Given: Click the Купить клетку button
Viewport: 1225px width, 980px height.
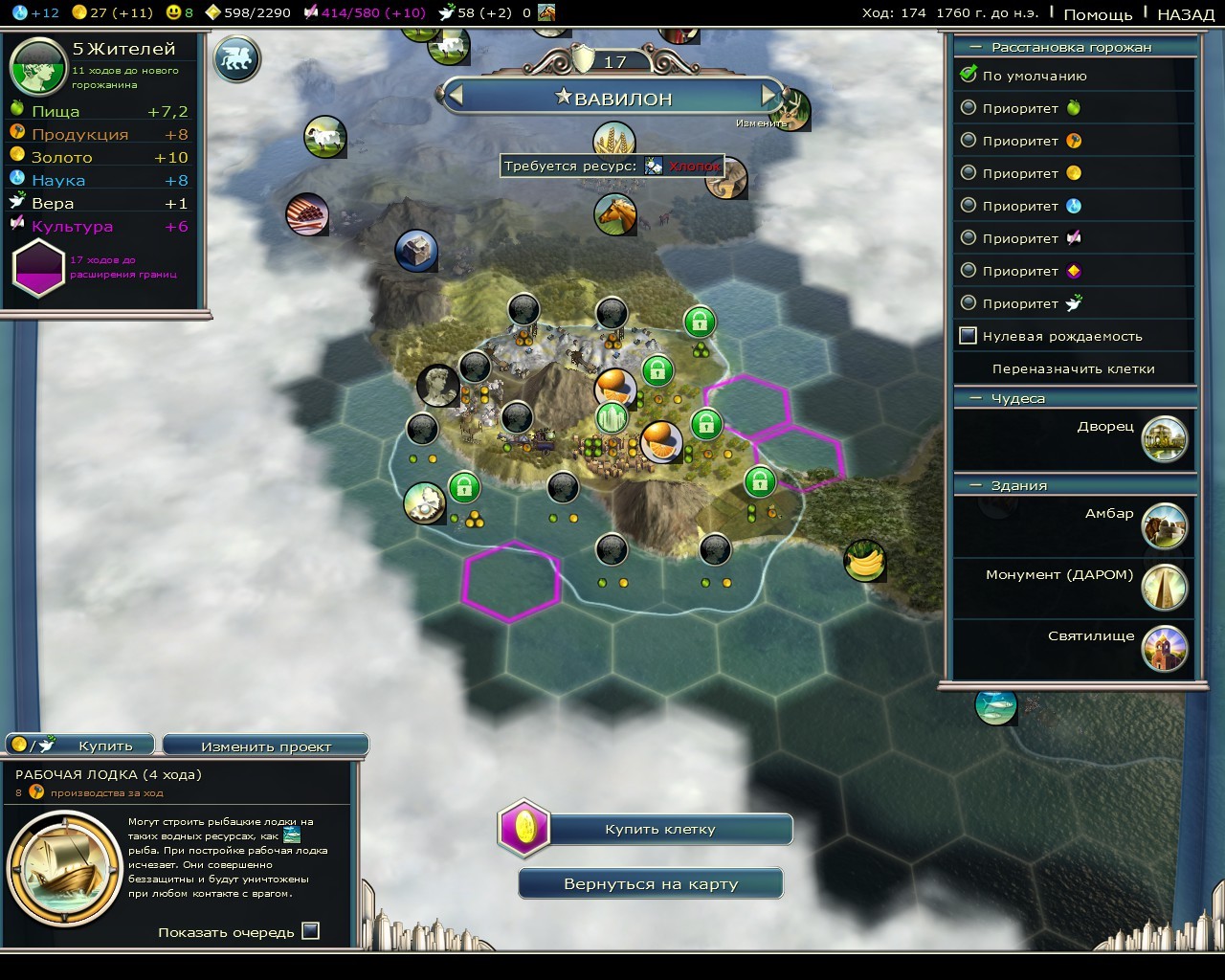Looking at the screenshot, I should coord(659,830).
